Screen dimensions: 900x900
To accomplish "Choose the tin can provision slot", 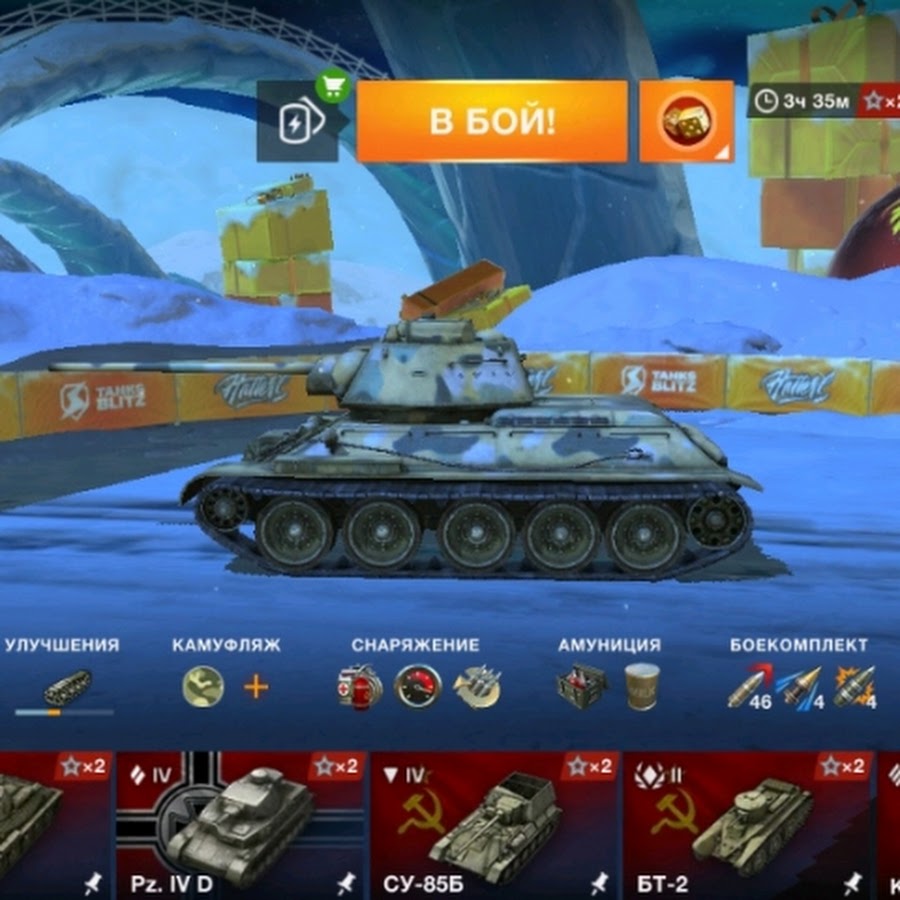I will (x=640, y=687).
